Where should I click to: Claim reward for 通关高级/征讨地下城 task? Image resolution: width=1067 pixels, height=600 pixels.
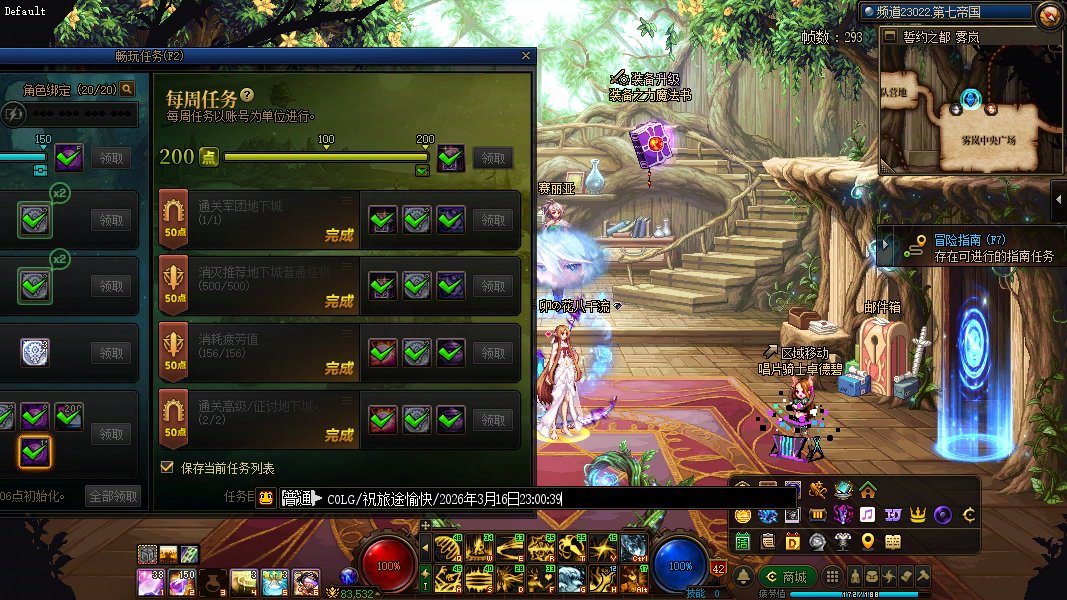491,419
